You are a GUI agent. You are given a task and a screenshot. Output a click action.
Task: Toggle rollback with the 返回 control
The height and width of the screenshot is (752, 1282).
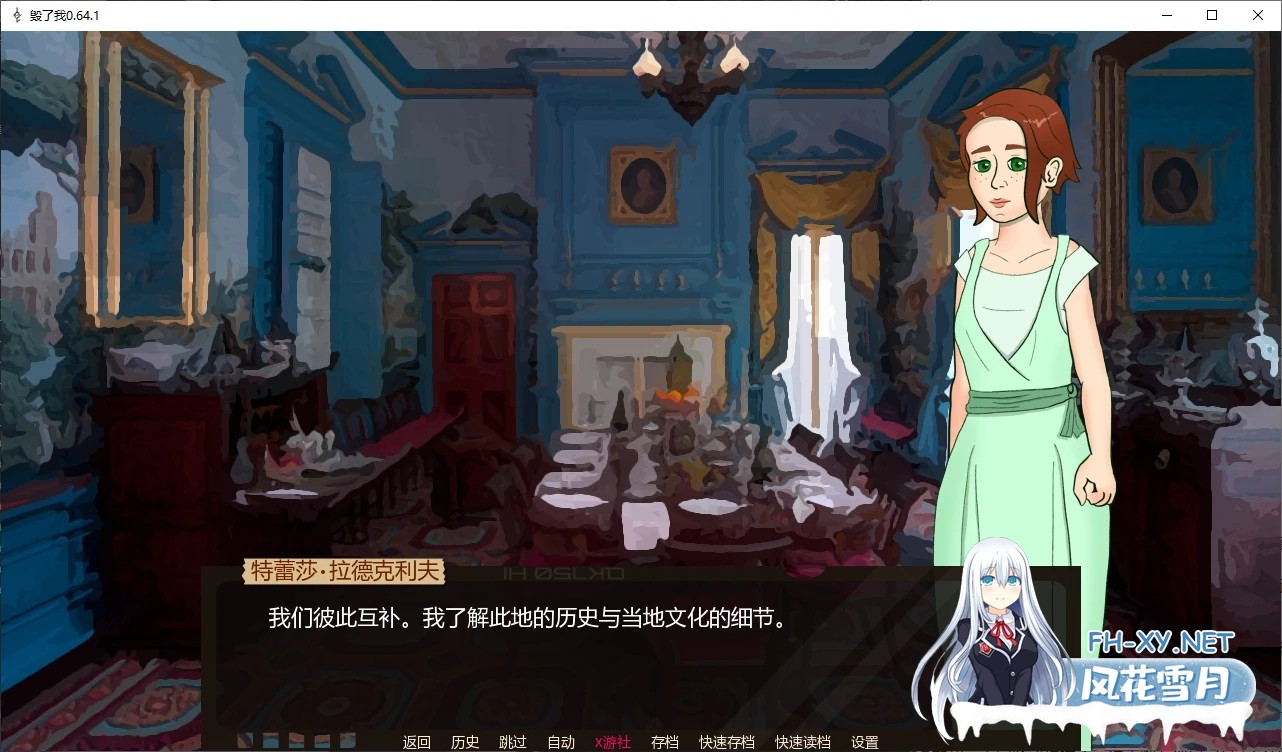416,742
